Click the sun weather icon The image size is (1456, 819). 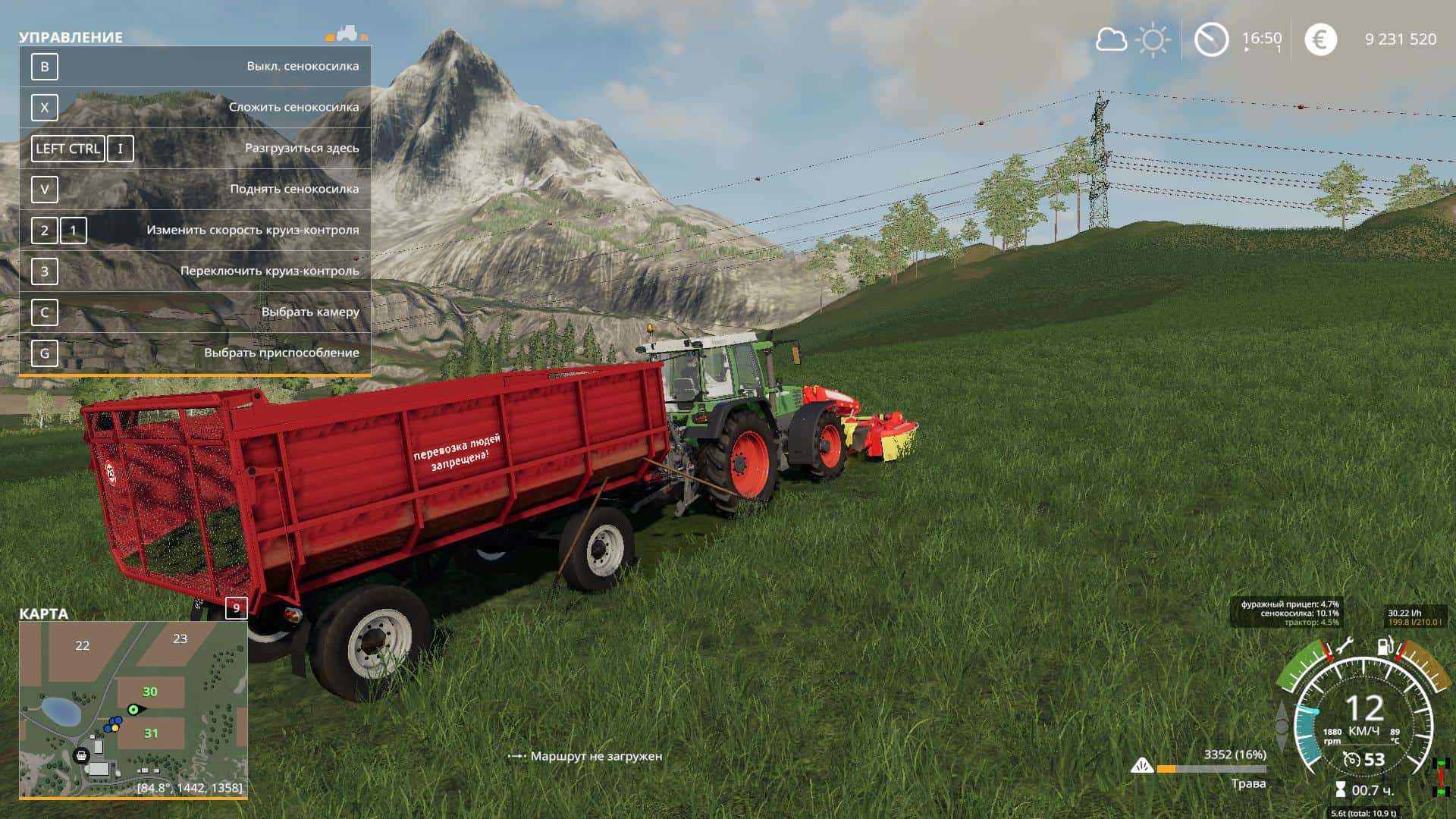(x=1153, y=39)
